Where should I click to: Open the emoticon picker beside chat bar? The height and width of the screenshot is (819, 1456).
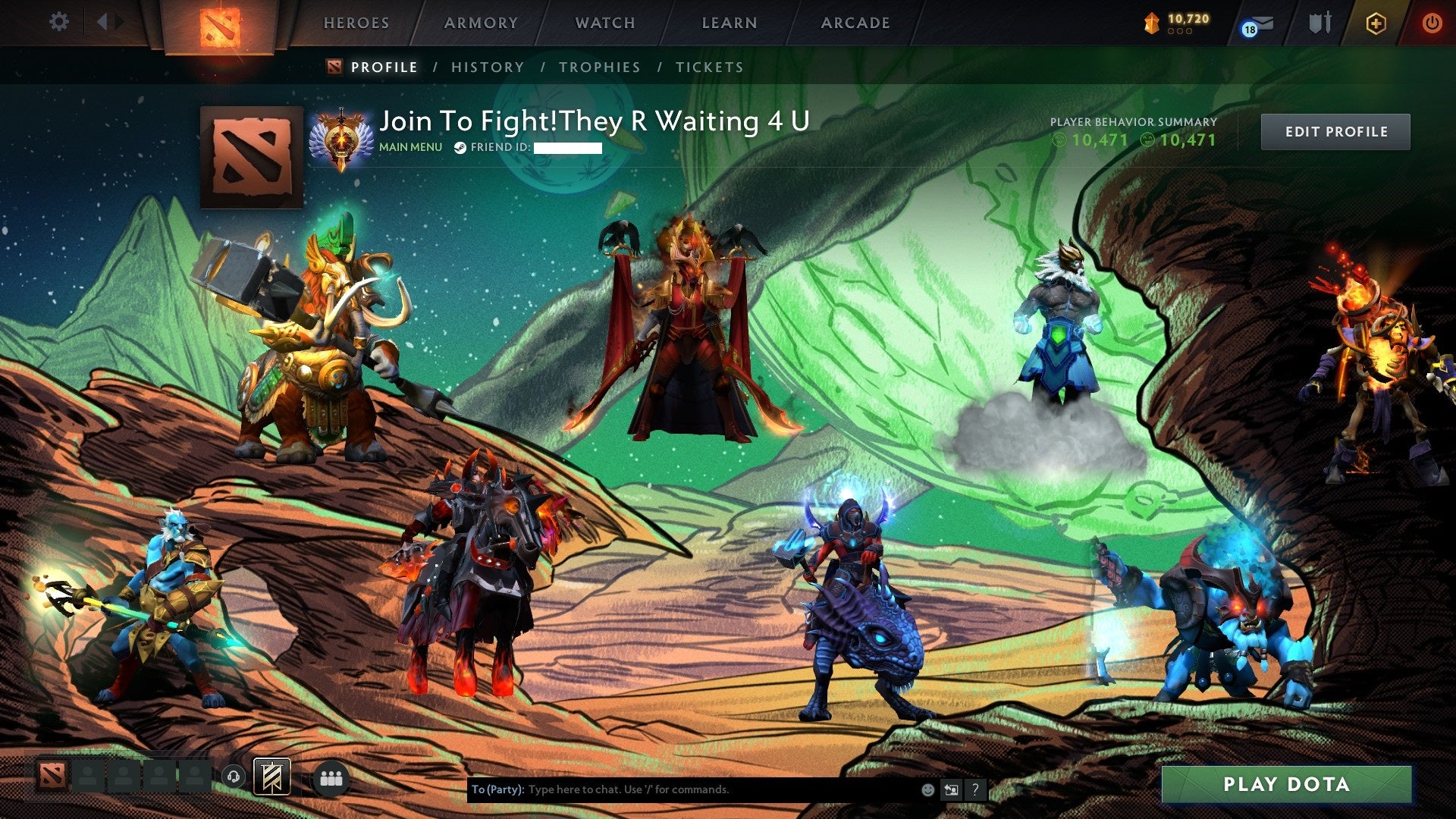coord(927,789)
